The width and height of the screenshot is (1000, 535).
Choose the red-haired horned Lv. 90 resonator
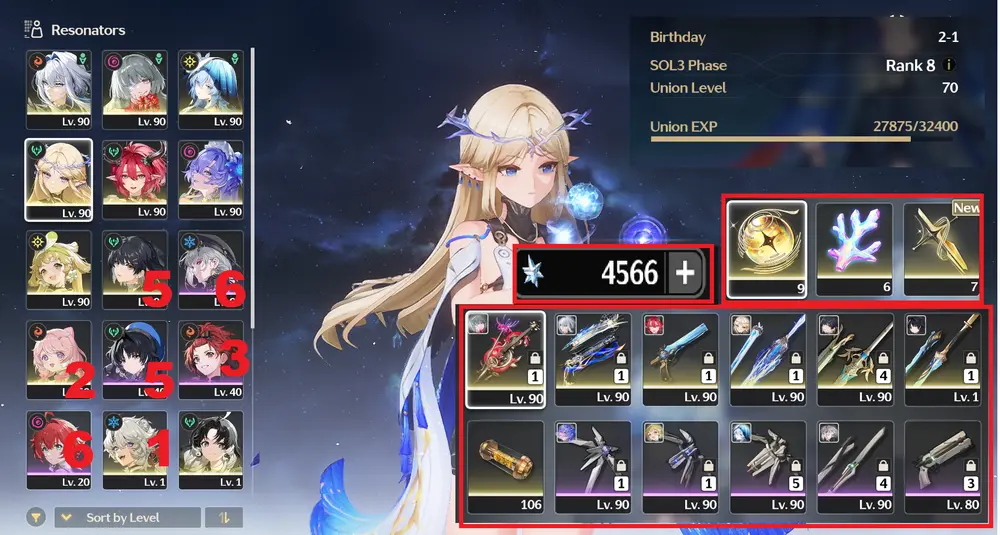point(134,179)
